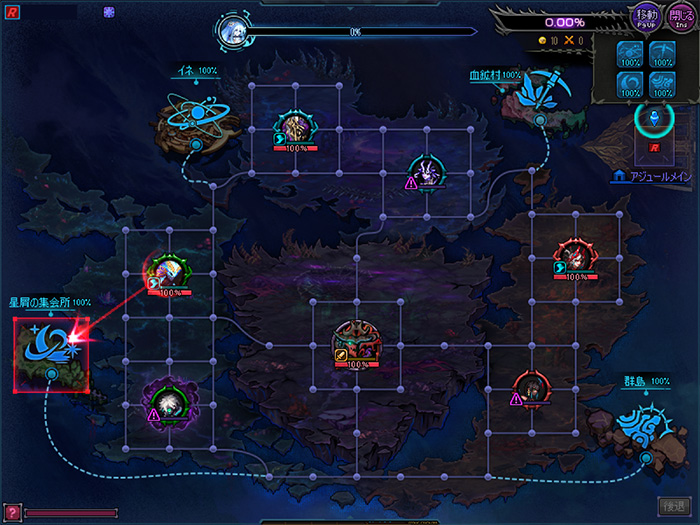Screen dimensions: 700x525
Task: Click the 移動 move button
Action: [x=644, y=17]
